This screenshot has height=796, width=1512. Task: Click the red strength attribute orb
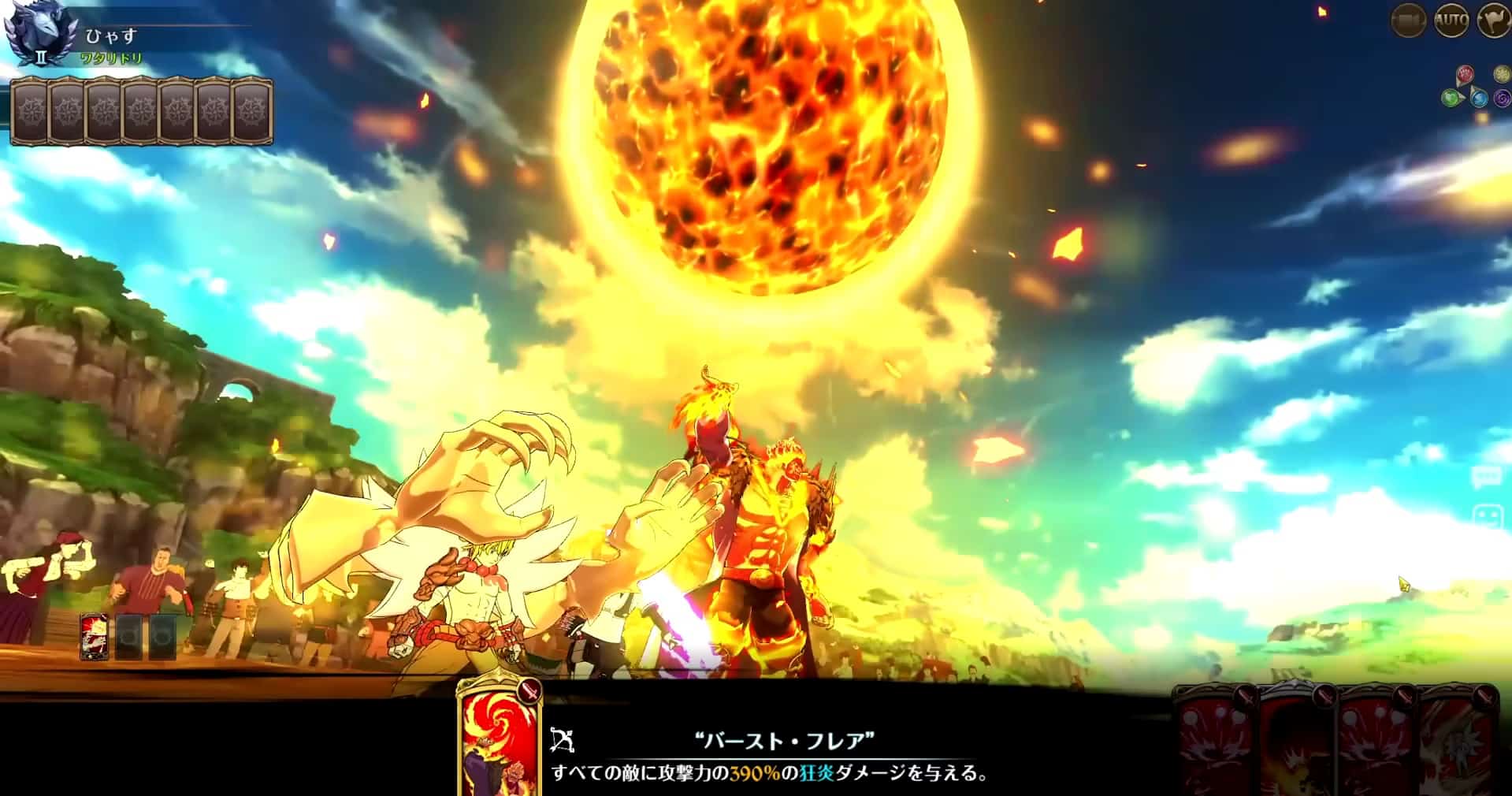pyautogui.click(x=1464, y=73)
